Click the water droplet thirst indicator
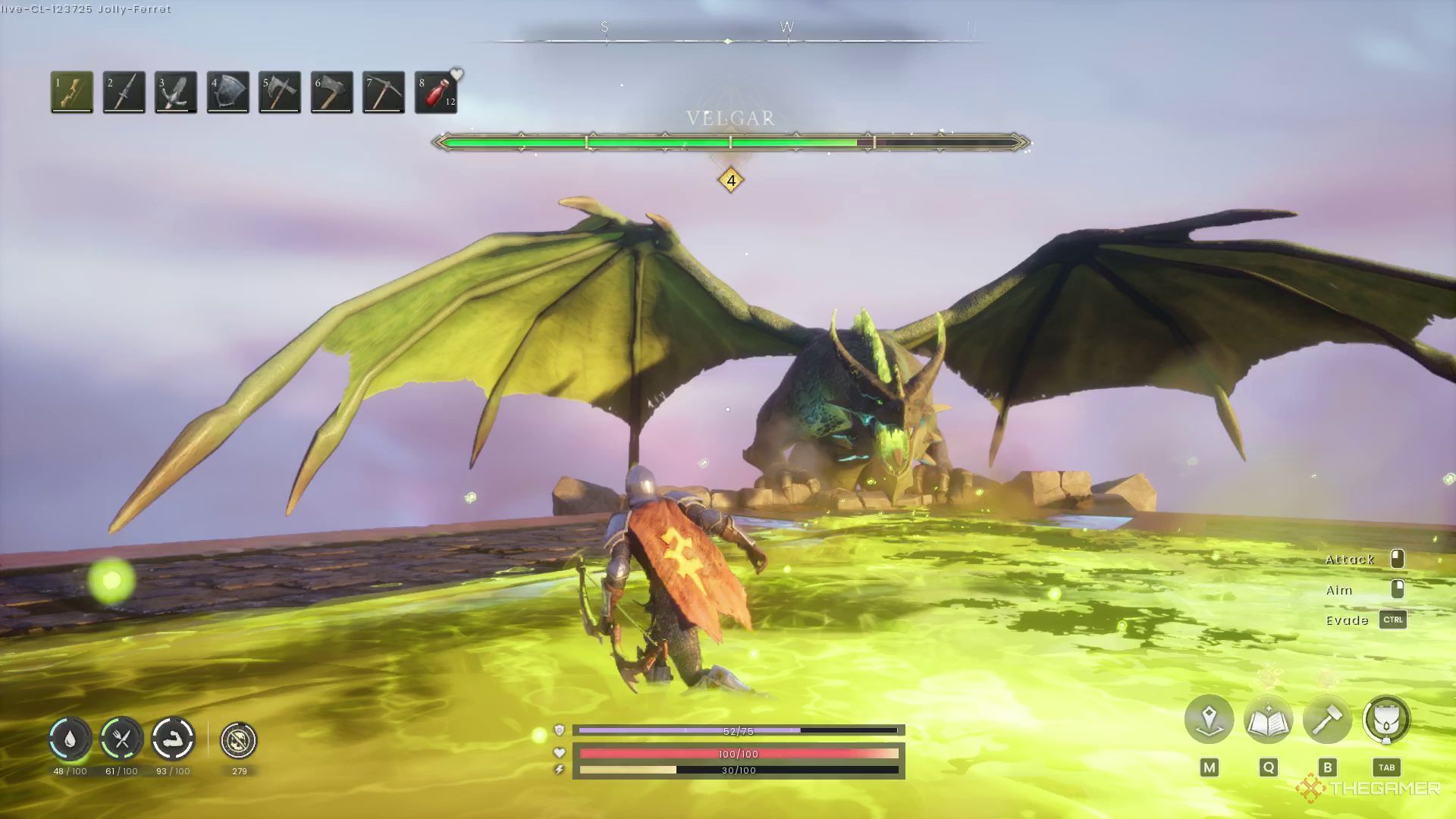The image size is (1456, 819). pos(70,739)
